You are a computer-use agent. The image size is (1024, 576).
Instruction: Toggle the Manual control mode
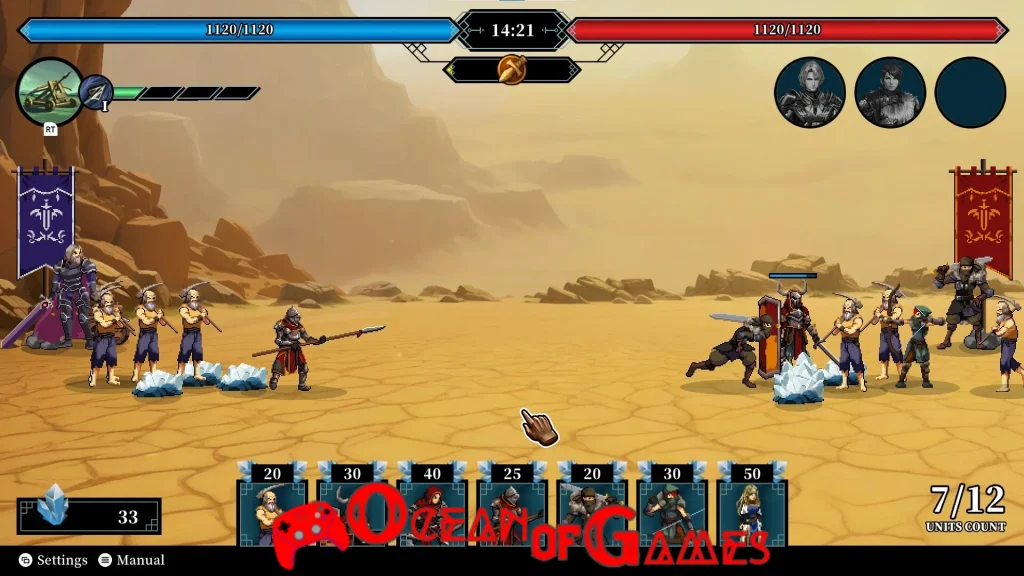click(x=131, y=560)
